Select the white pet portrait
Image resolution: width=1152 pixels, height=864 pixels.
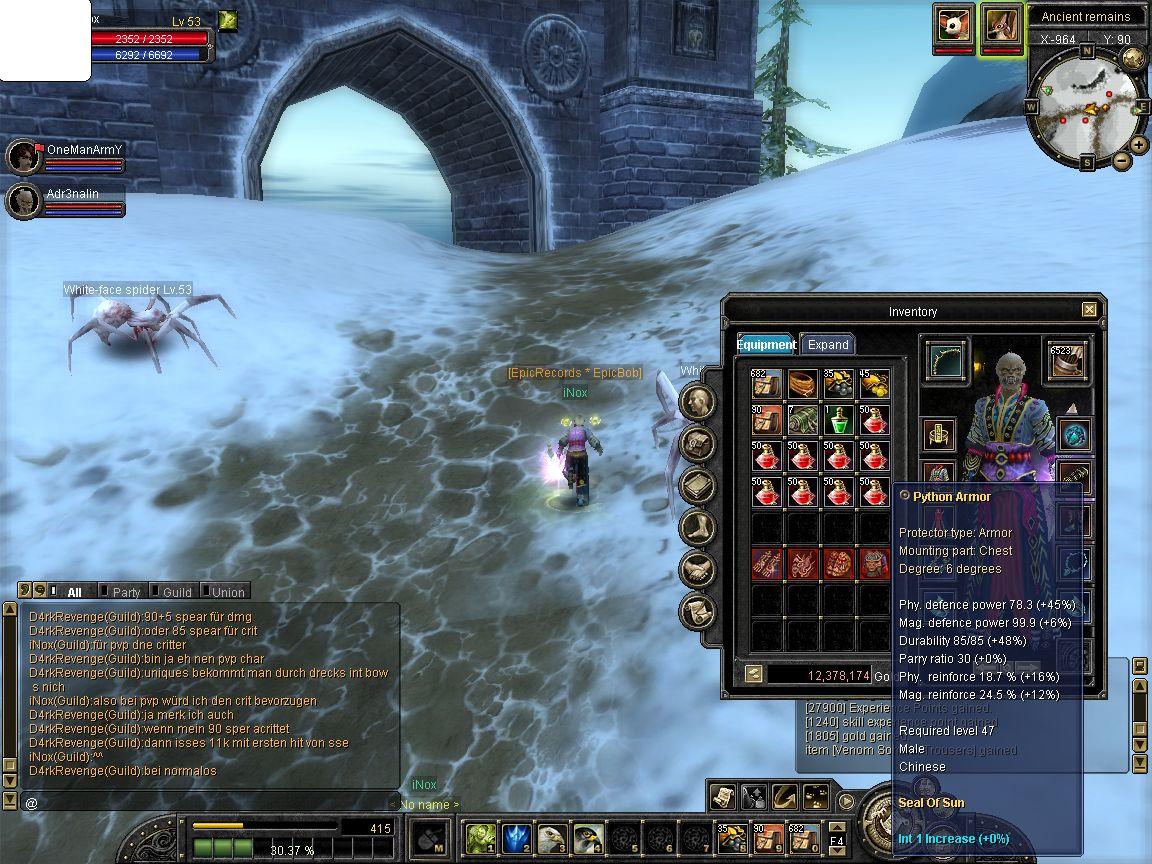pos(953,25)
